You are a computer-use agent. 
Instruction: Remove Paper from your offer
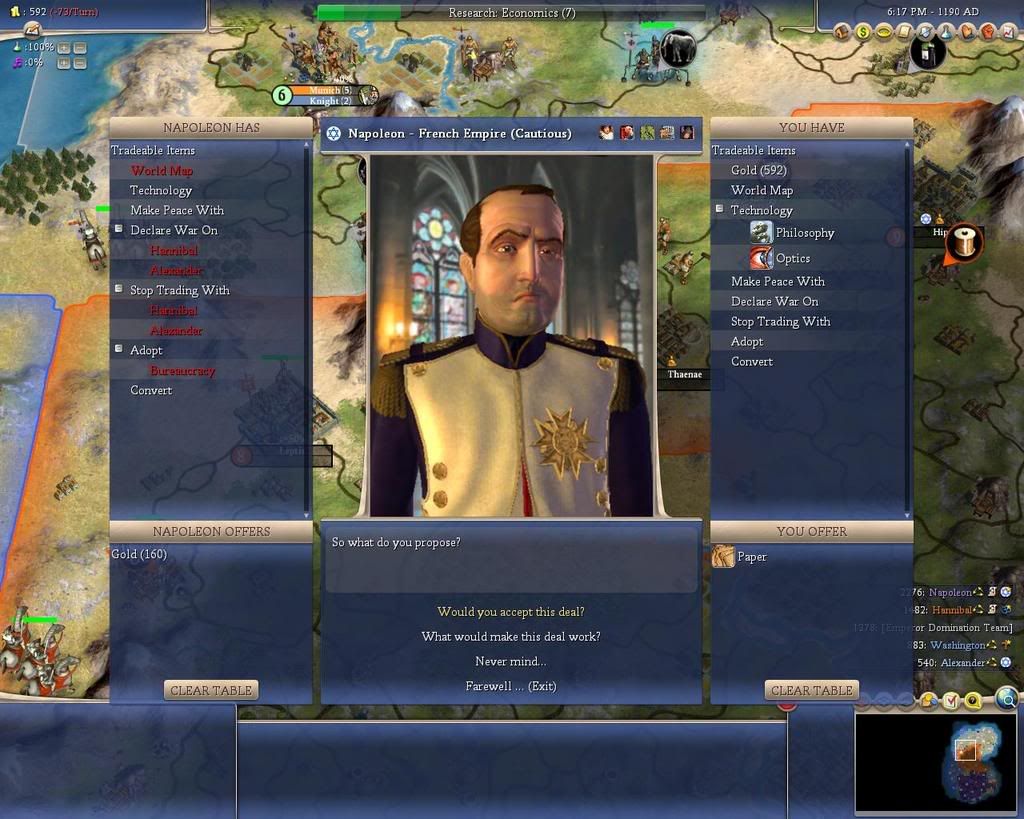(751, 557)
